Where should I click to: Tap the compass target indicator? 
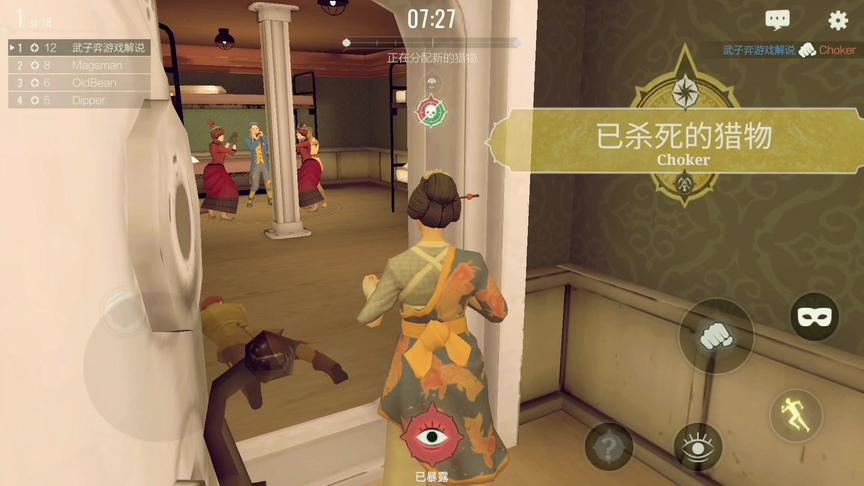point(686,92)
